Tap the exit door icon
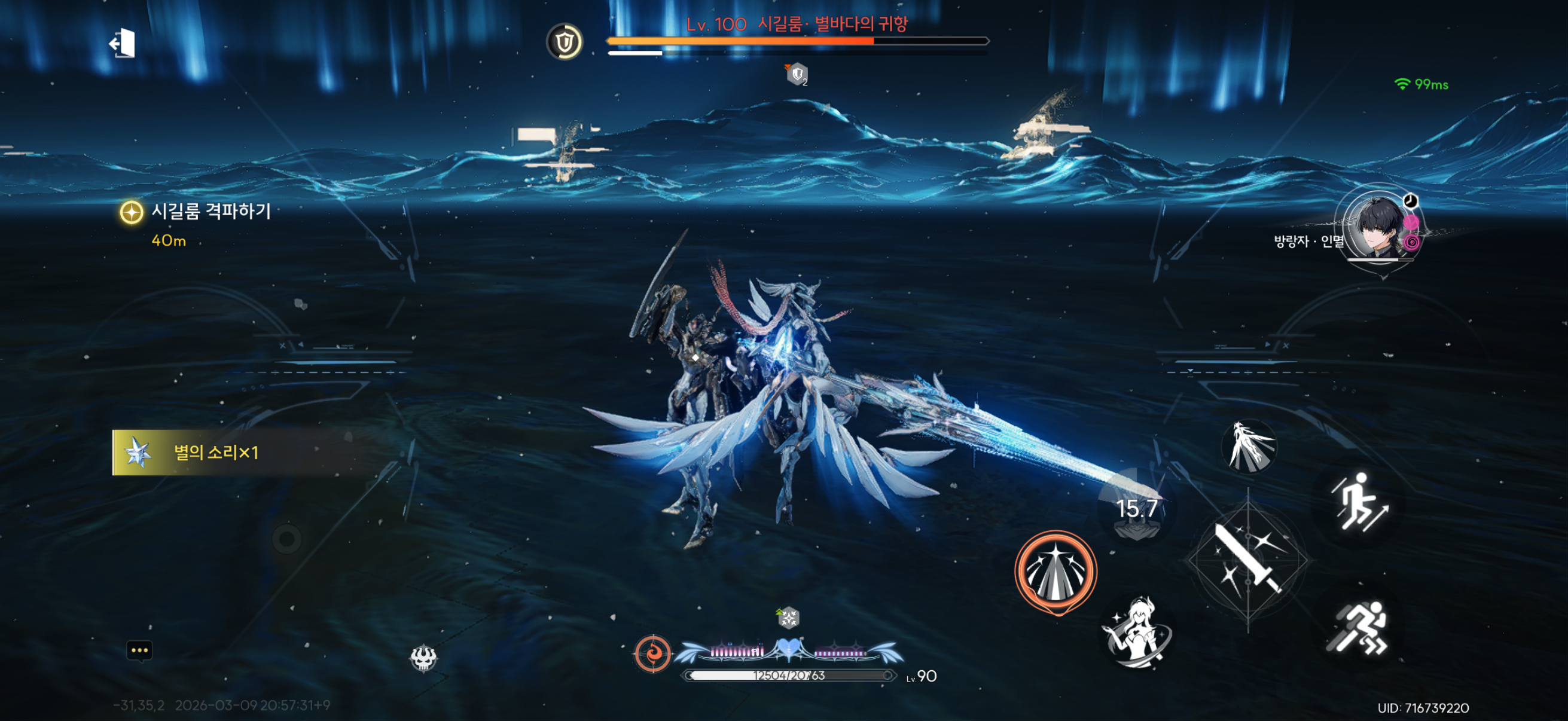 pos(123,43)
